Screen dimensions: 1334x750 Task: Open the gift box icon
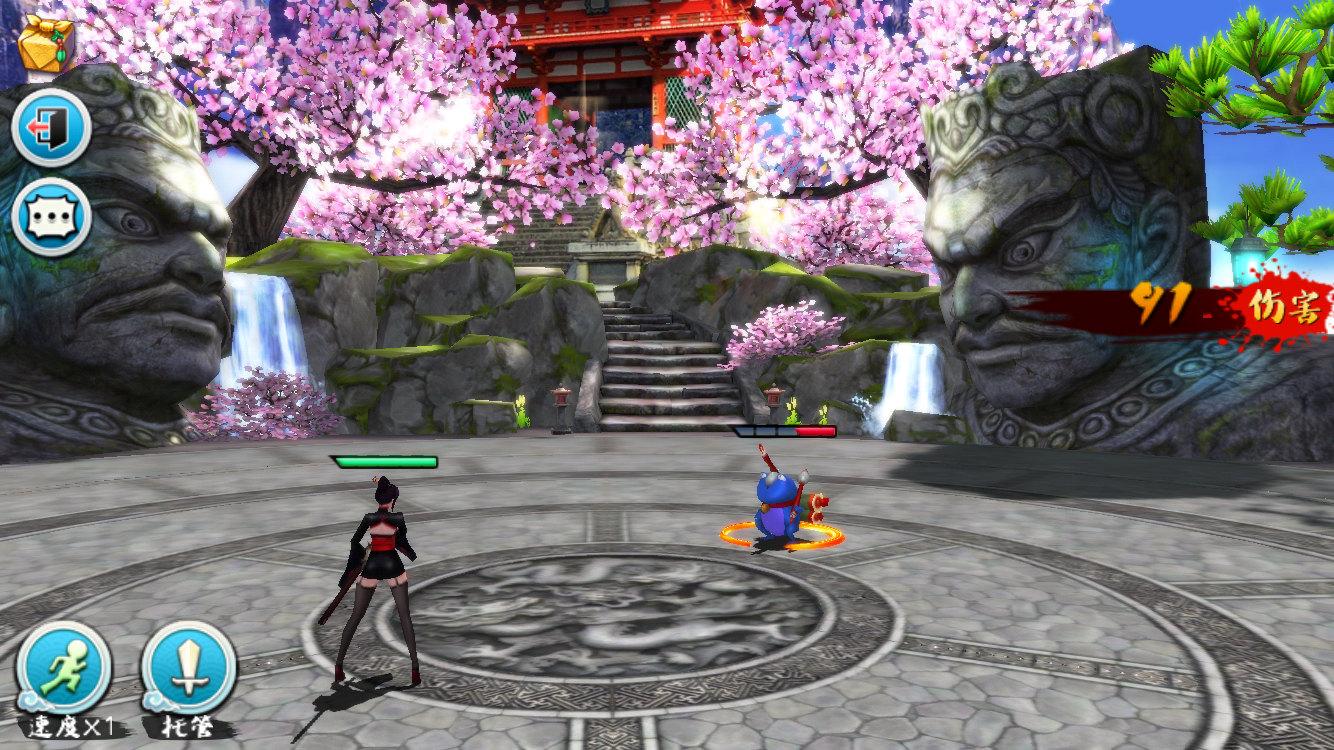(x=46, y=43)
